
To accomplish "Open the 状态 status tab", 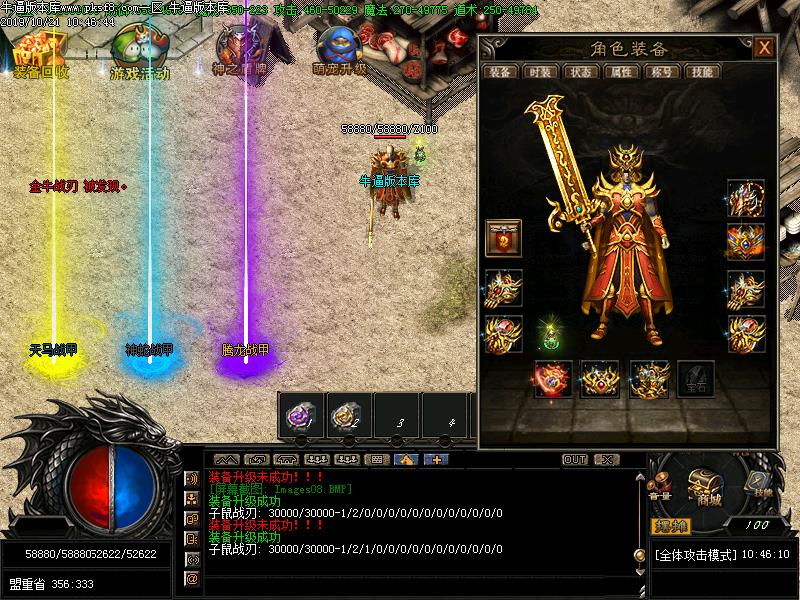I will coord(580,72).
